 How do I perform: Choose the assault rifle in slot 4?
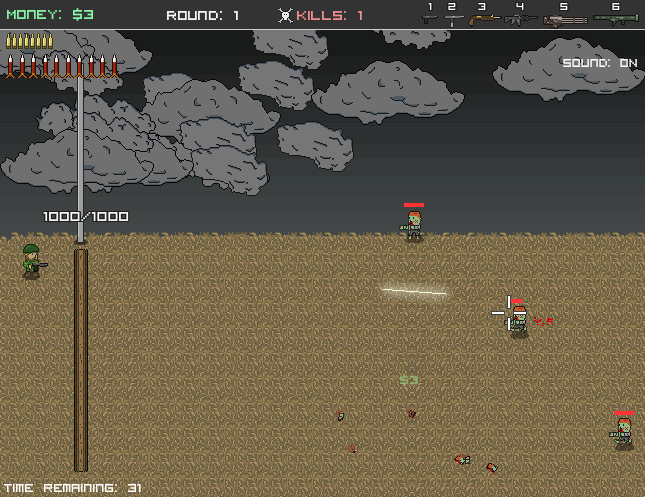coord(520,18)
